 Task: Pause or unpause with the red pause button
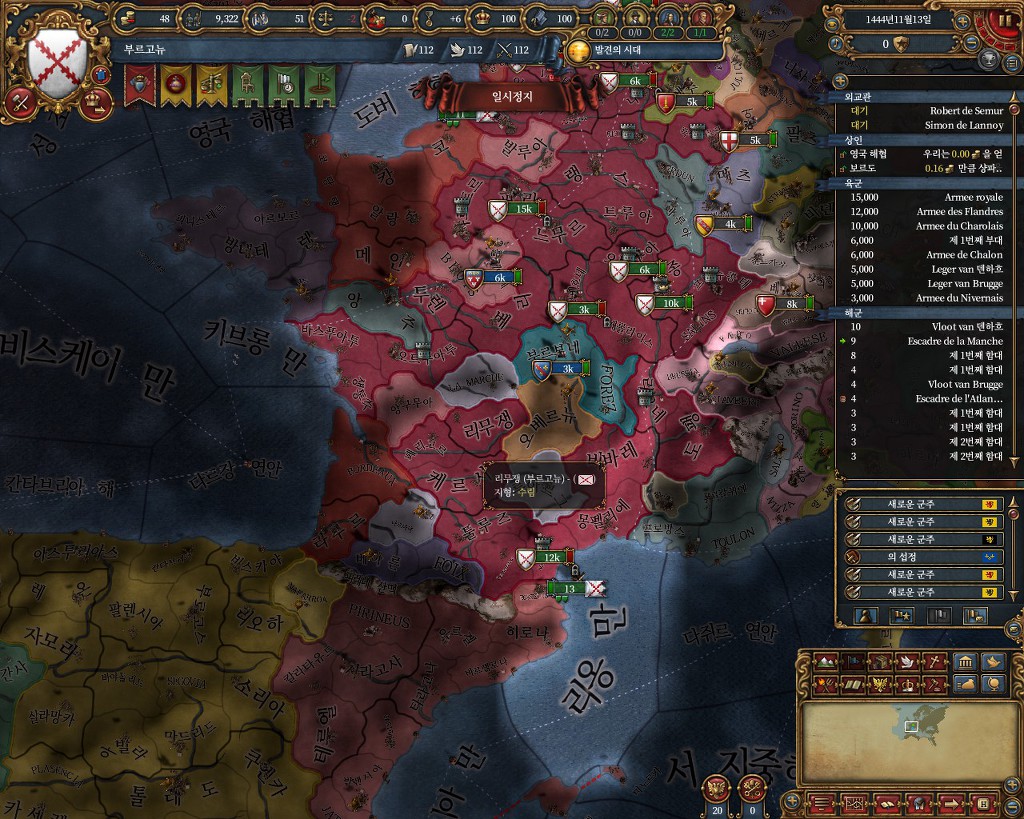[x=1005, y=21]
